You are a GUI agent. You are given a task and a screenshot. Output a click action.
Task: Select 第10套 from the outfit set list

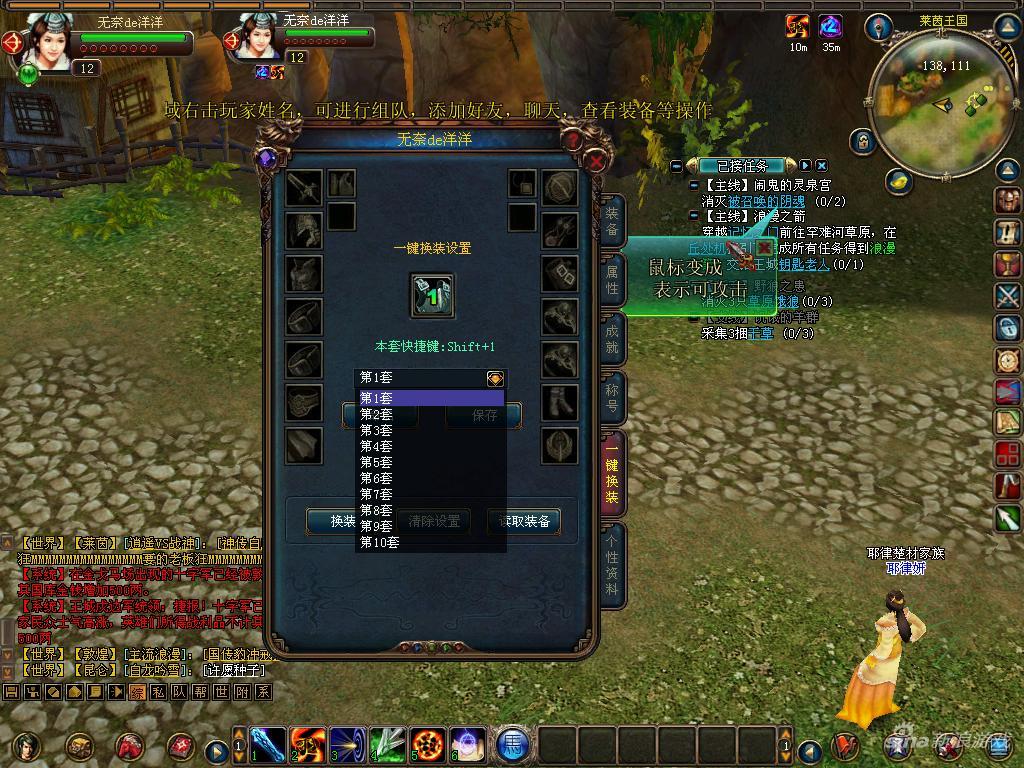pyautogui.click(x=380, y=542)
